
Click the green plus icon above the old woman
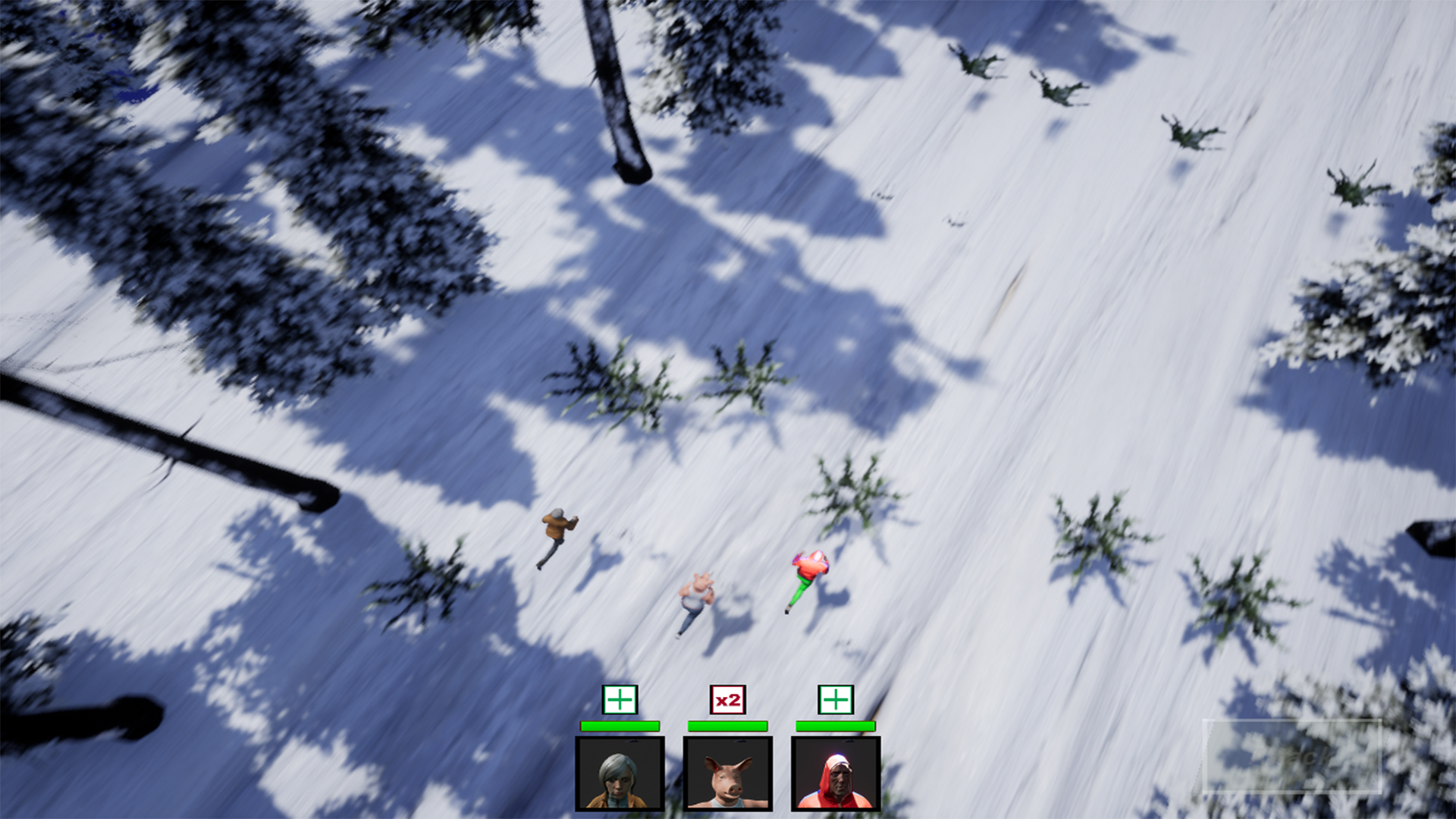point(620,698)
